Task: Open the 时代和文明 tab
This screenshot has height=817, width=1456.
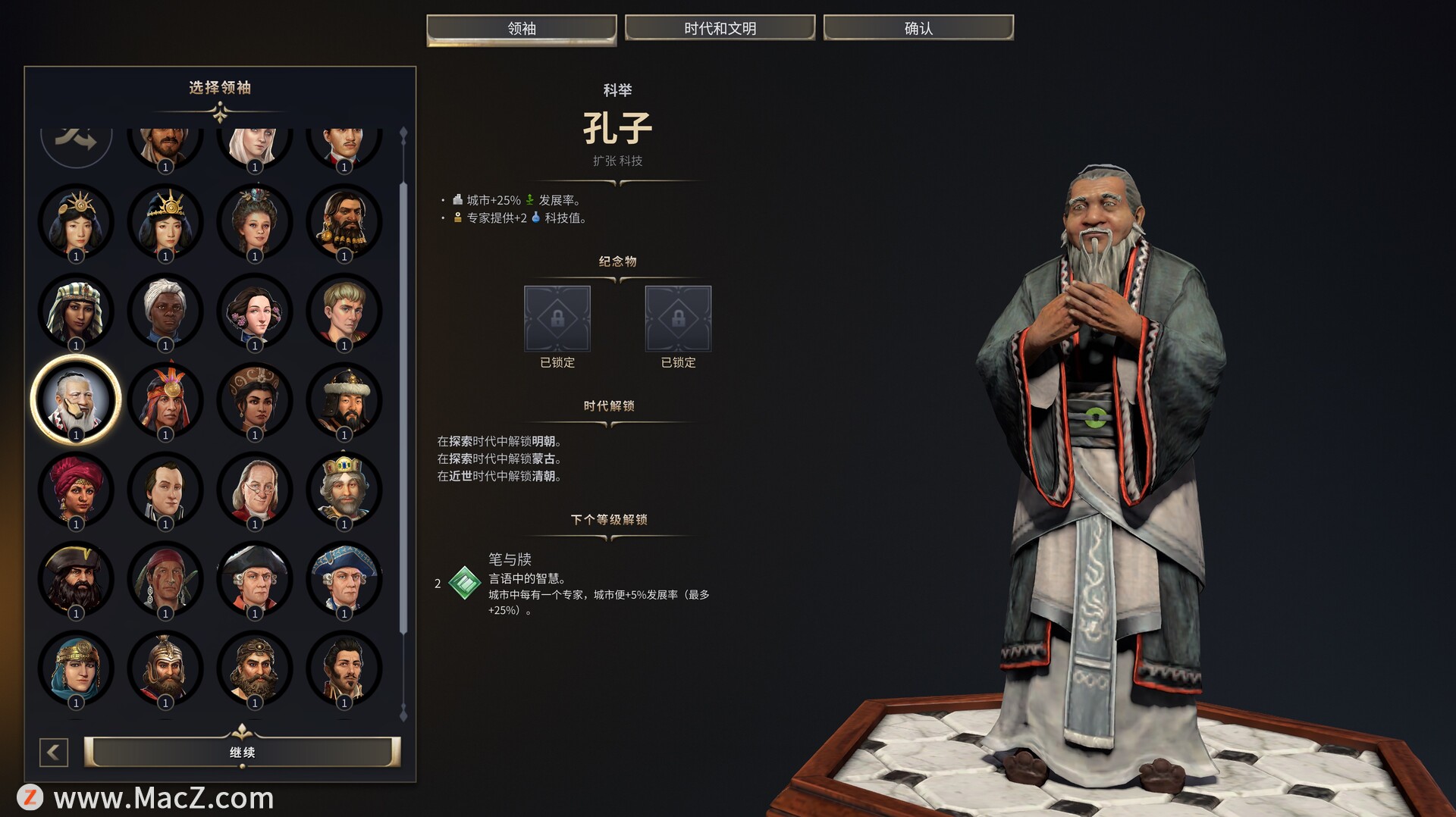Action: point(720,28)
